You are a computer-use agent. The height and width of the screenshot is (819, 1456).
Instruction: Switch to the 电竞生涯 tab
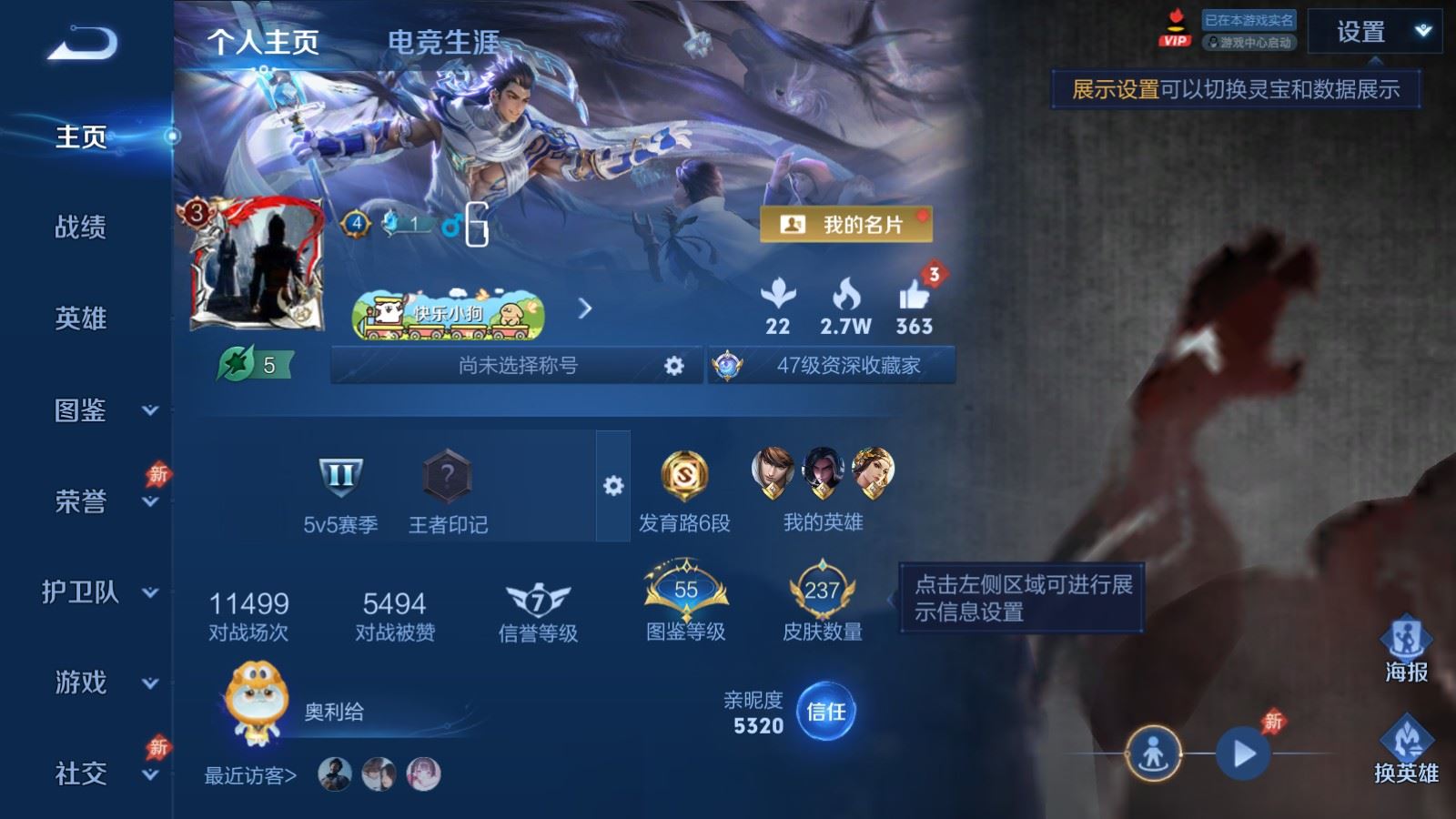click(x=445, y=41)
